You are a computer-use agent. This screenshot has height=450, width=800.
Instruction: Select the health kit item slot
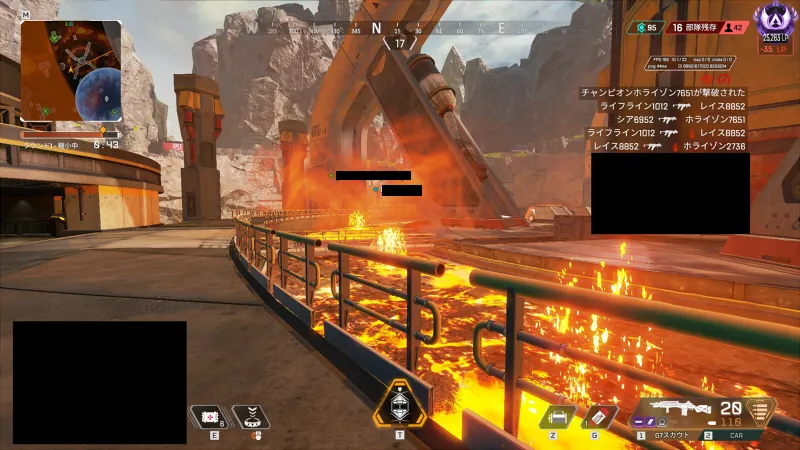[x=210, y=417]
